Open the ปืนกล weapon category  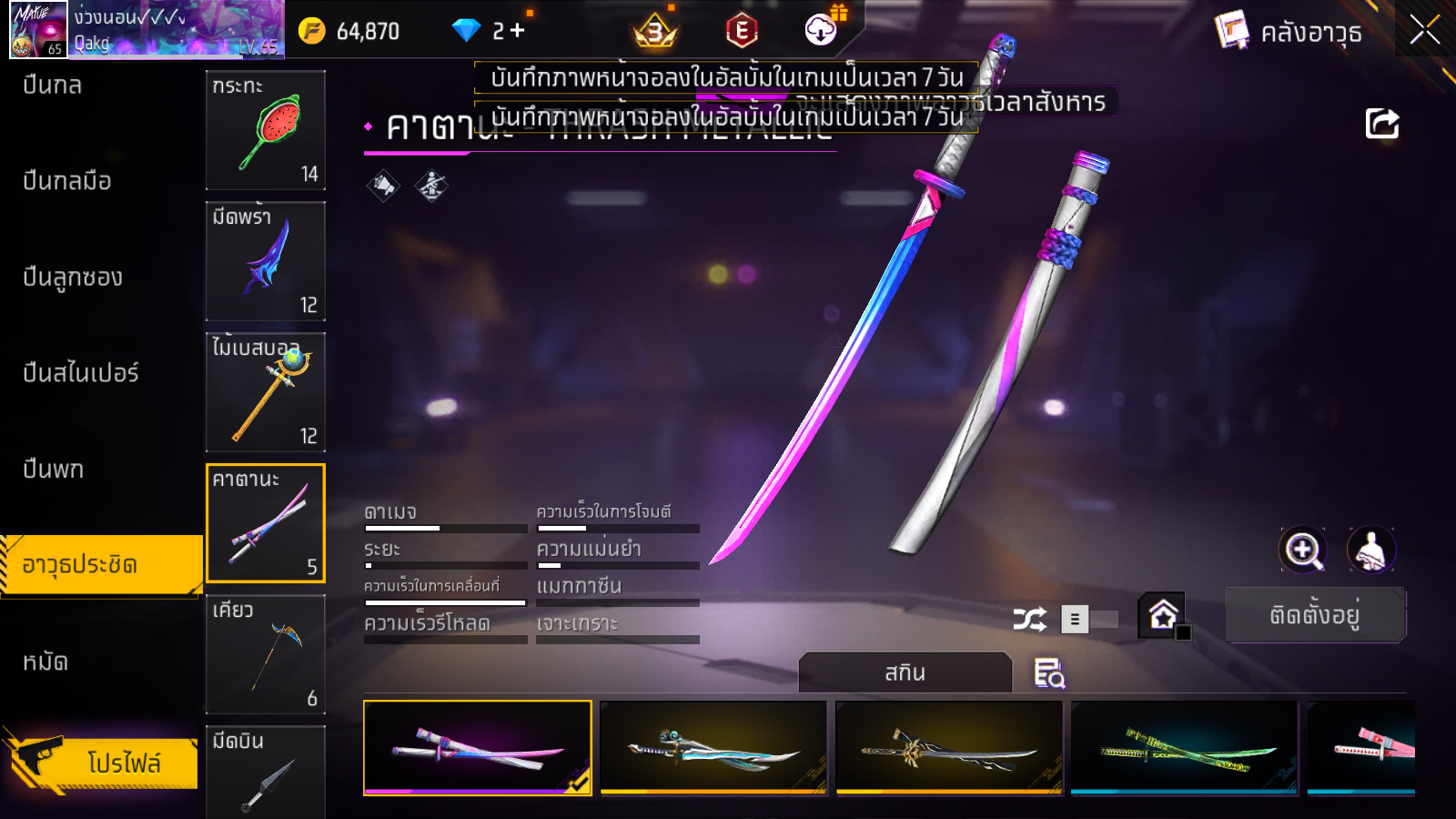click(x=53, y=86)
